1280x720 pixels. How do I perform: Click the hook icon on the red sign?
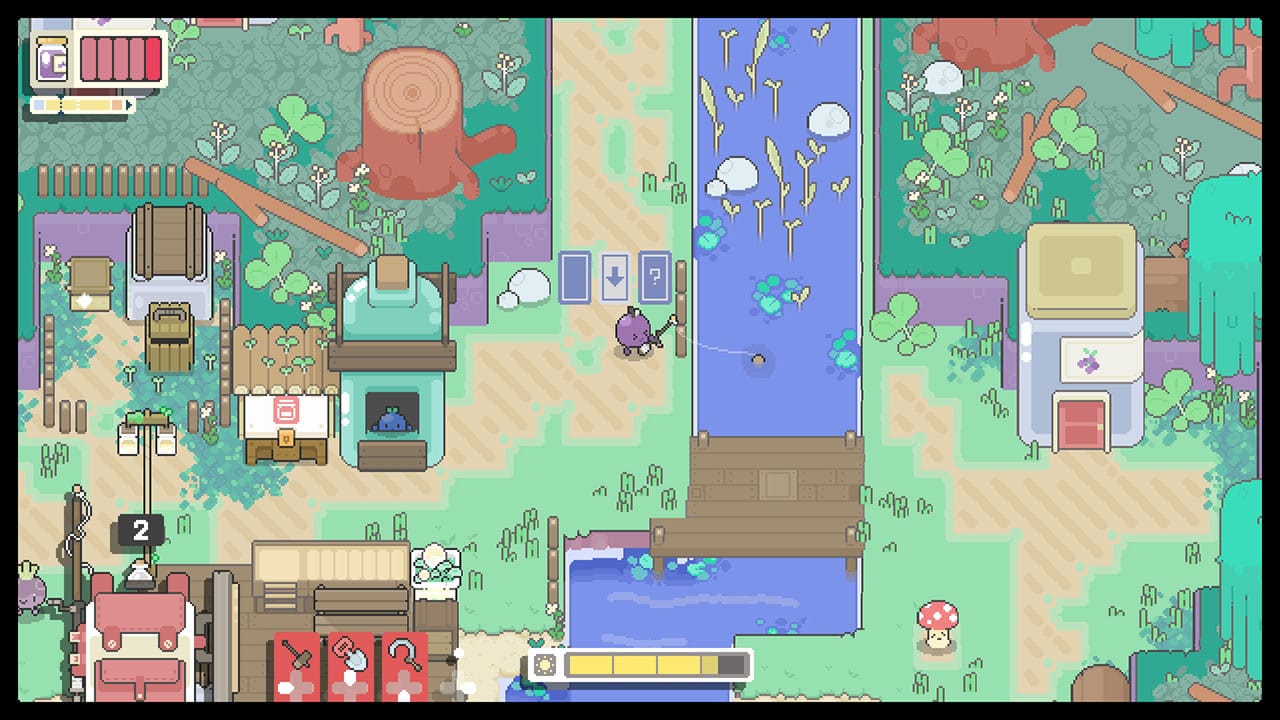point(404,654)
